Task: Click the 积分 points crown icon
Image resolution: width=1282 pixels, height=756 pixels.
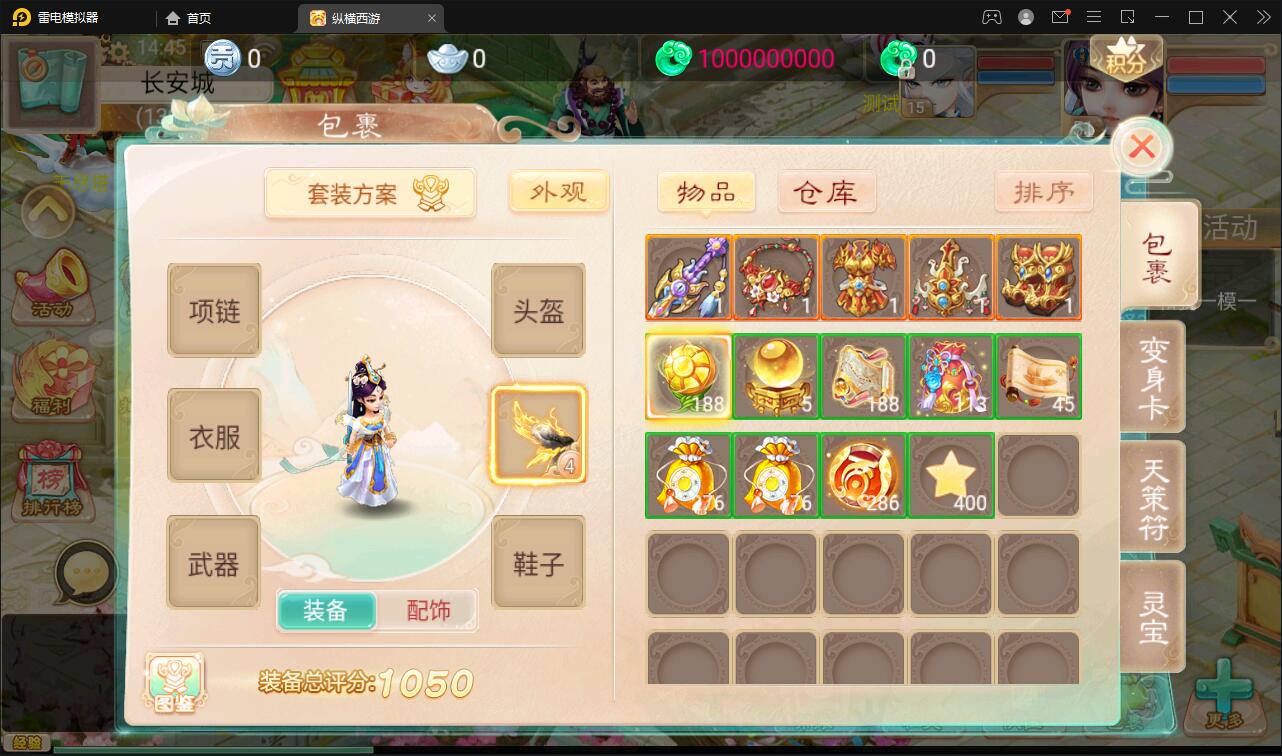Action: click(x=1126, y=55)
